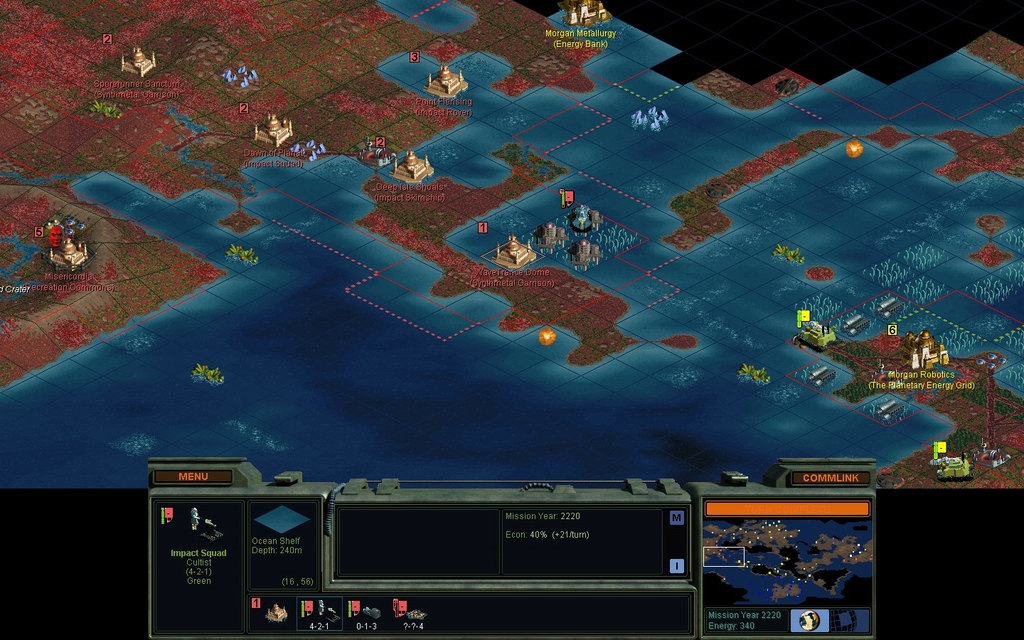This screenshot has height=640, width=1024.
Task: Select the 0-1-3 unit in the stack
Action: [366, 612]
